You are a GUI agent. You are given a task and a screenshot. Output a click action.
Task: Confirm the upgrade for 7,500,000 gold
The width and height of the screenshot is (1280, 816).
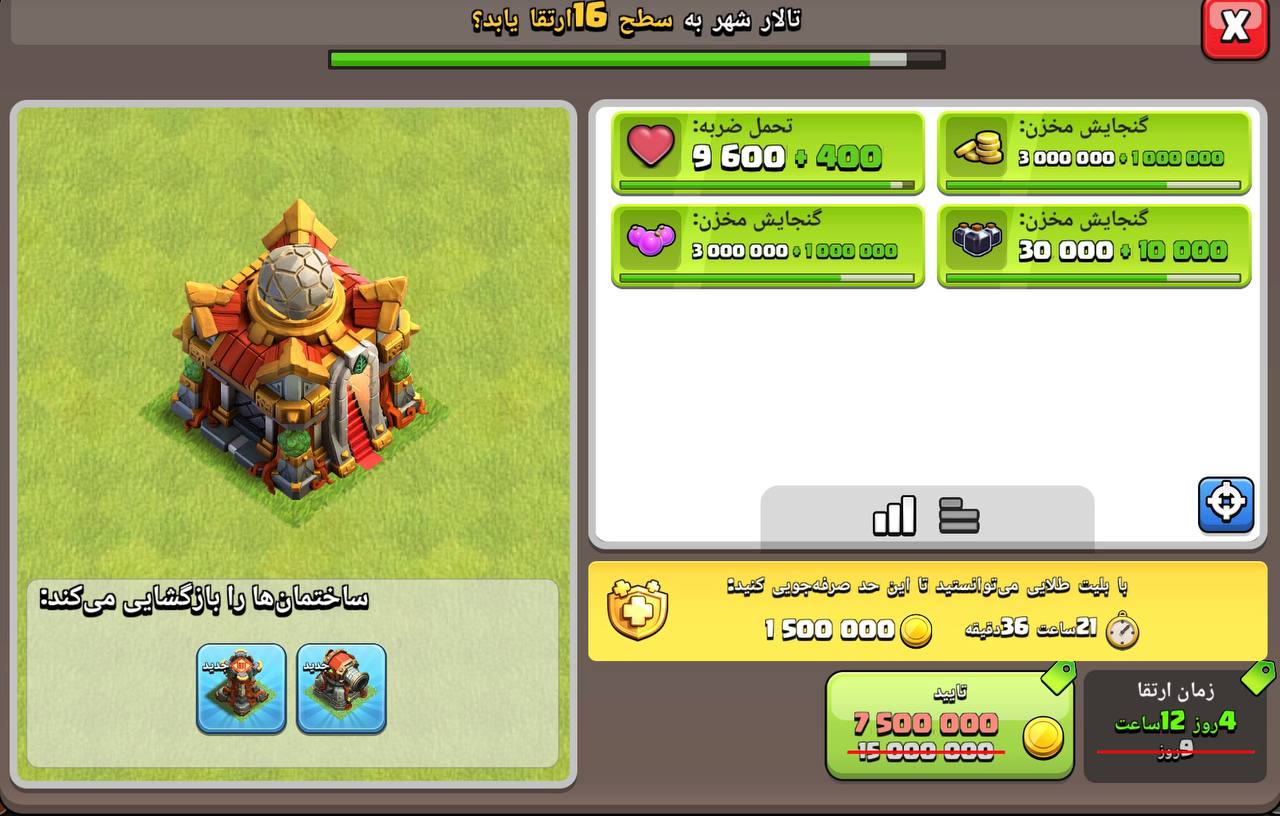coord(949,725)
